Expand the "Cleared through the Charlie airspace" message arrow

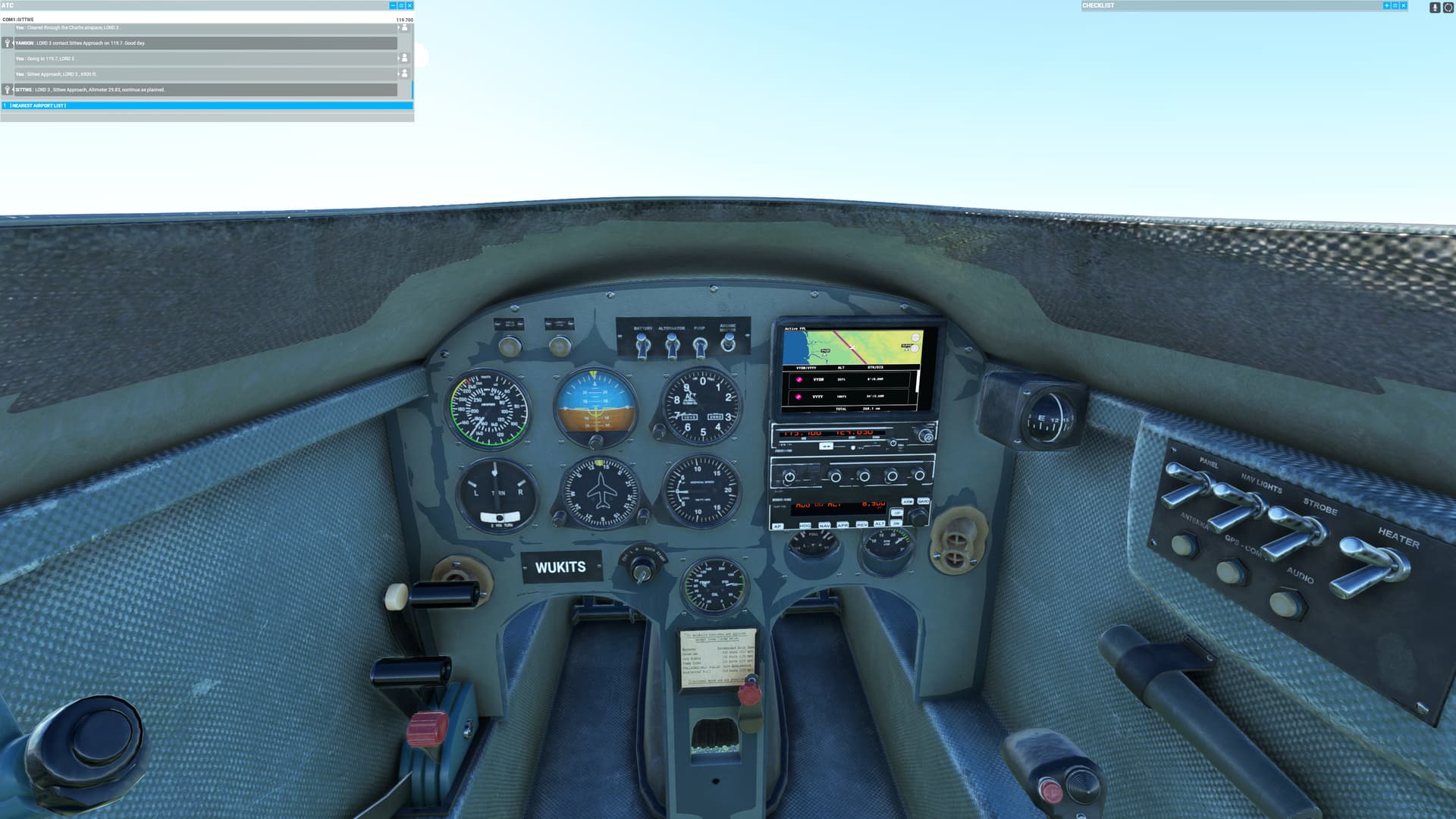400,28
